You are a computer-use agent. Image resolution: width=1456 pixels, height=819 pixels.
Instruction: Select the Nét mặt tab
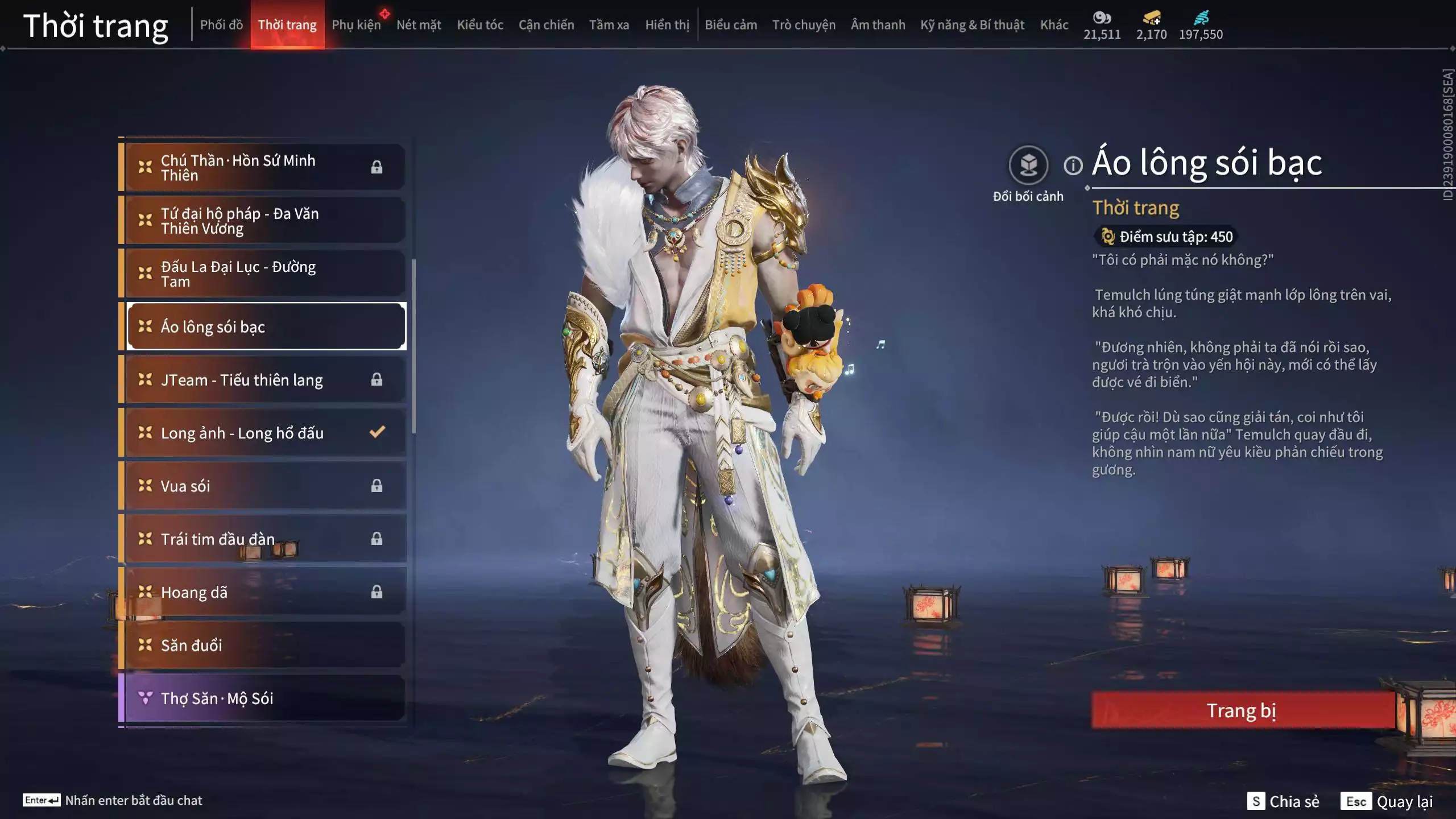click(419, 25)
